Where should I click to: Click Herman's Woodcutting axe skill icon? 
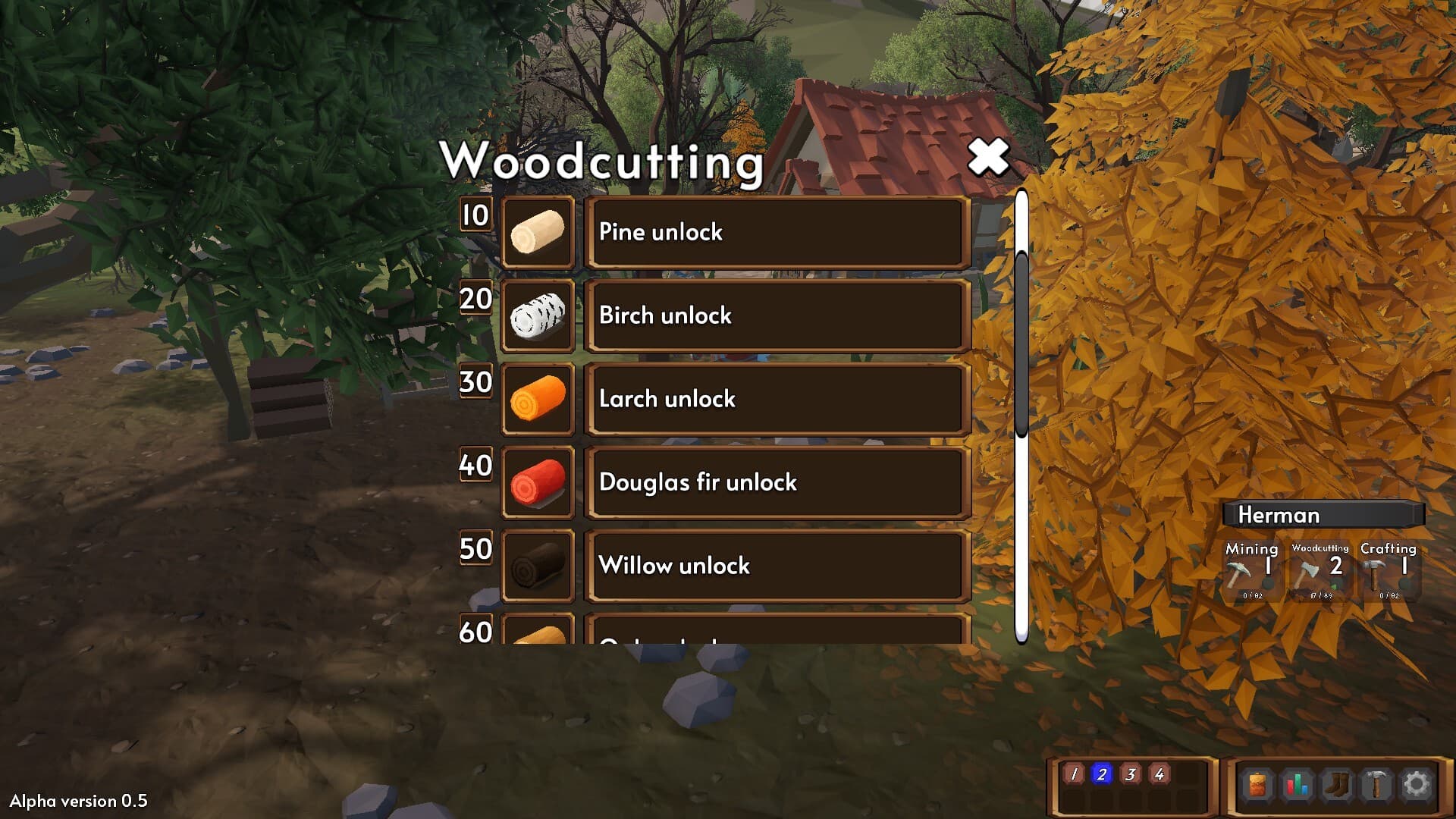click(x=1307, y=573)
